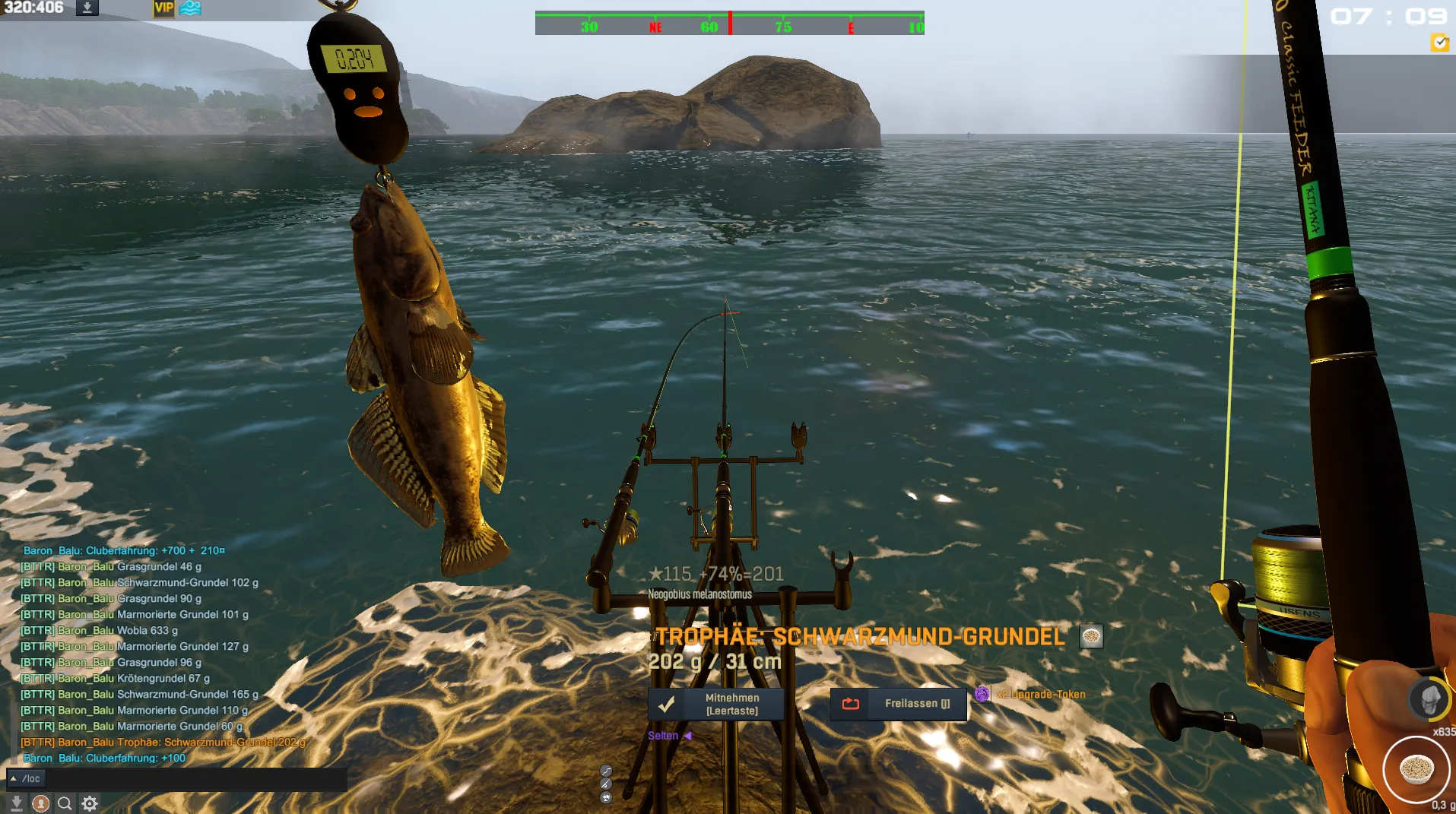1456x814 pixels.
Task: Keep the fish with Mitnehmen button
Action: point(716,705)
